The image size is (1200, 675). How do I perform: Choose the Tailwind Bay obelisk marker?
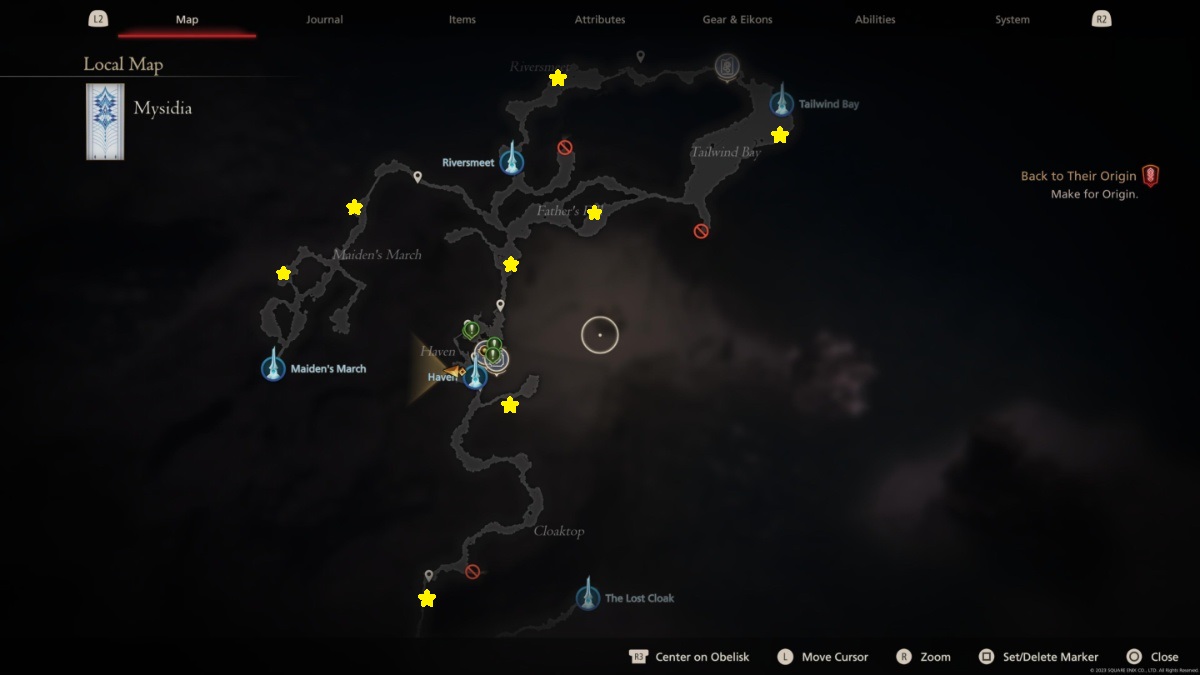tap(782, 103)
